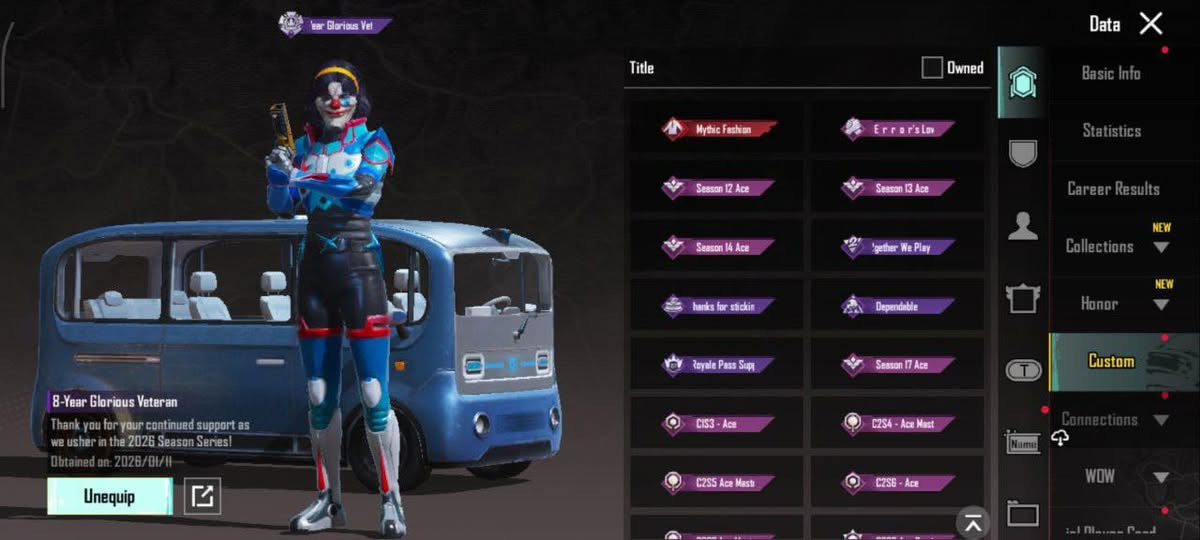The image size is (1200, 540).
Task: Close the Data screen with the X
Action: 1151,24
